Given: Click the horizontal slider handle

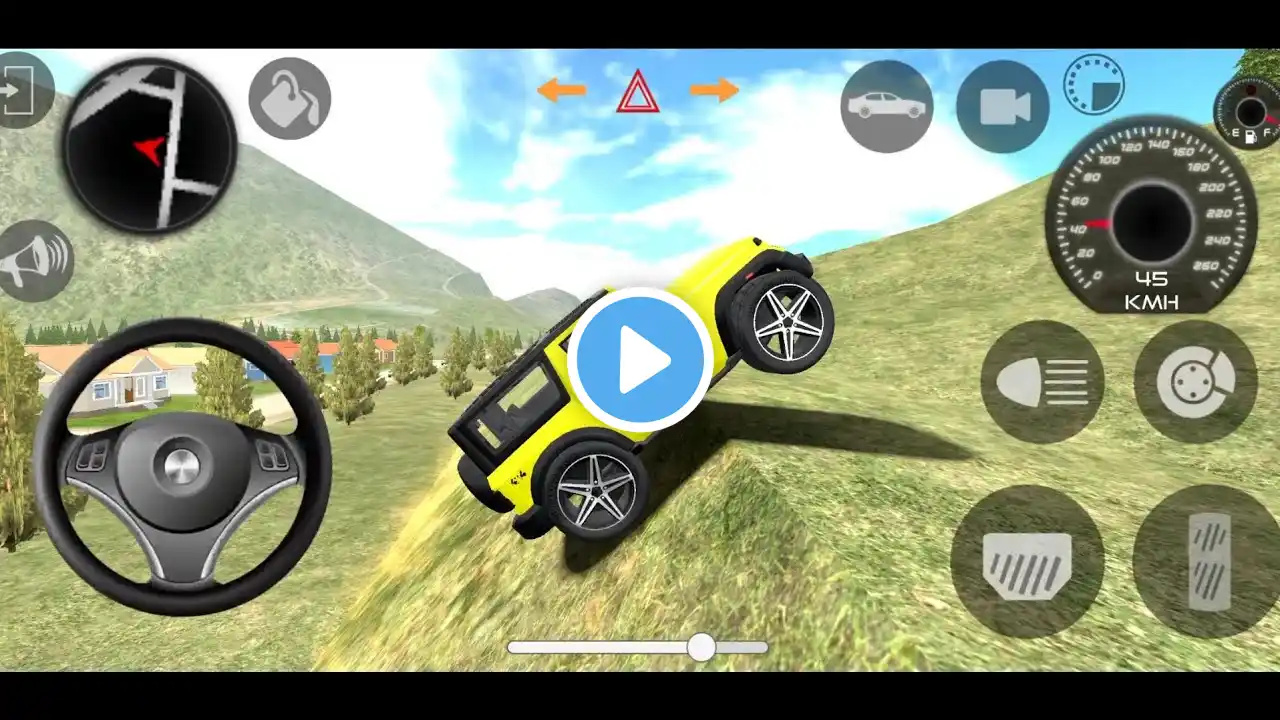Looking at the screenshot, I should (x=701, y=647).
